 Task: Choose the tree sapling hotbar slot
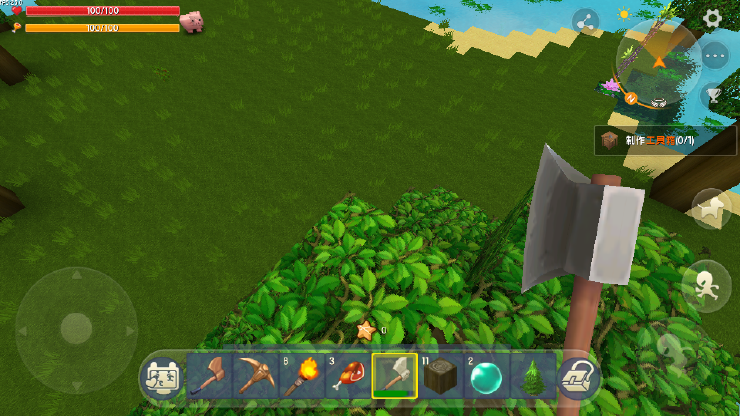532,376
